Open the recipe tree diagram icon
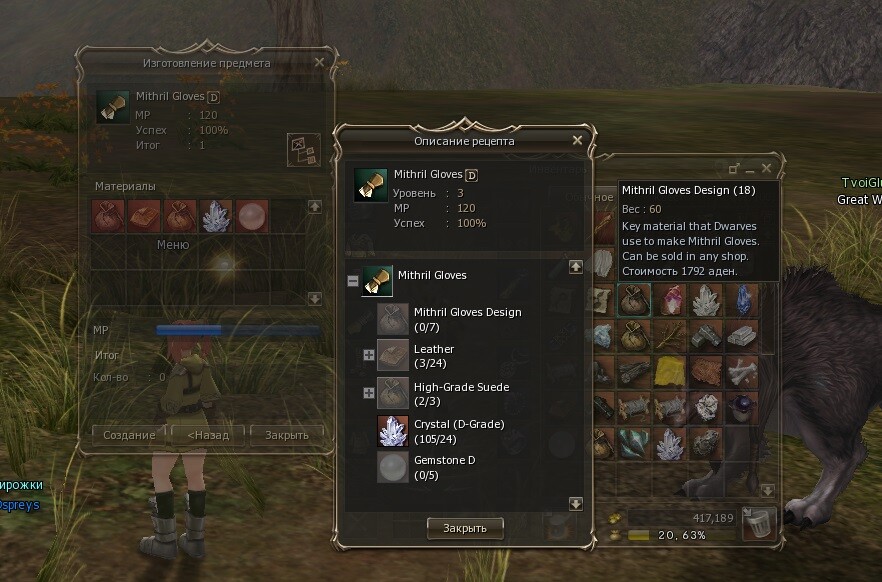882x582 pixels. [x=302, y=150]
